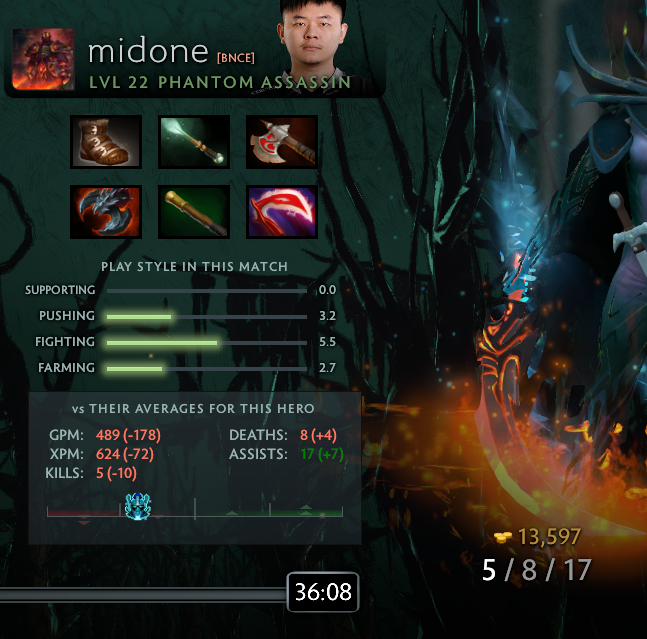Click the 36:08 timeline position marker
Screen dimensions: 647x639
pyautogui.click(x=322, y=592)
